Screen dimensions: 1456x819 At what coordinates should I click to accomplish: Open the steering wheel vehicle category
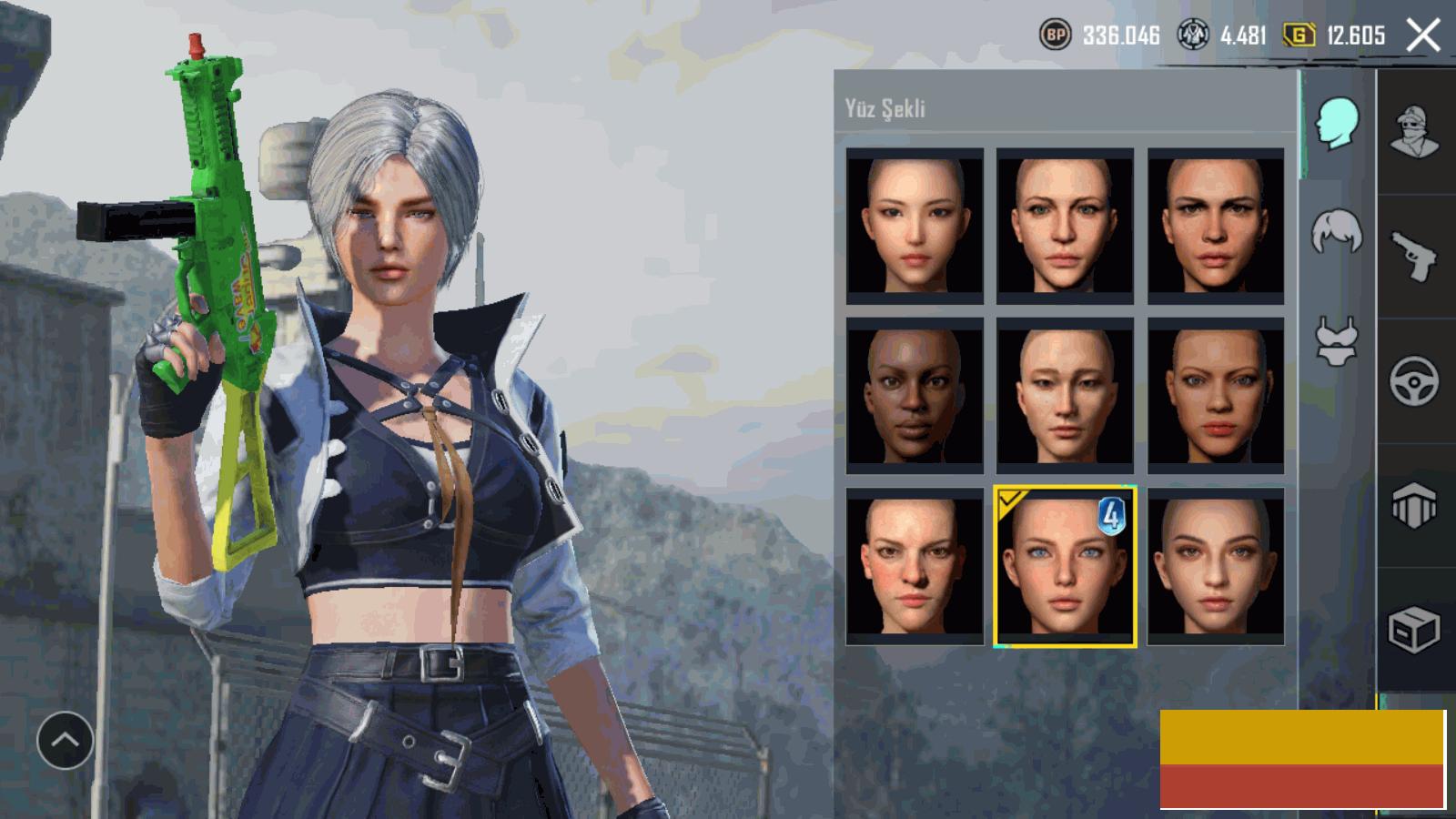(1413, 380)
